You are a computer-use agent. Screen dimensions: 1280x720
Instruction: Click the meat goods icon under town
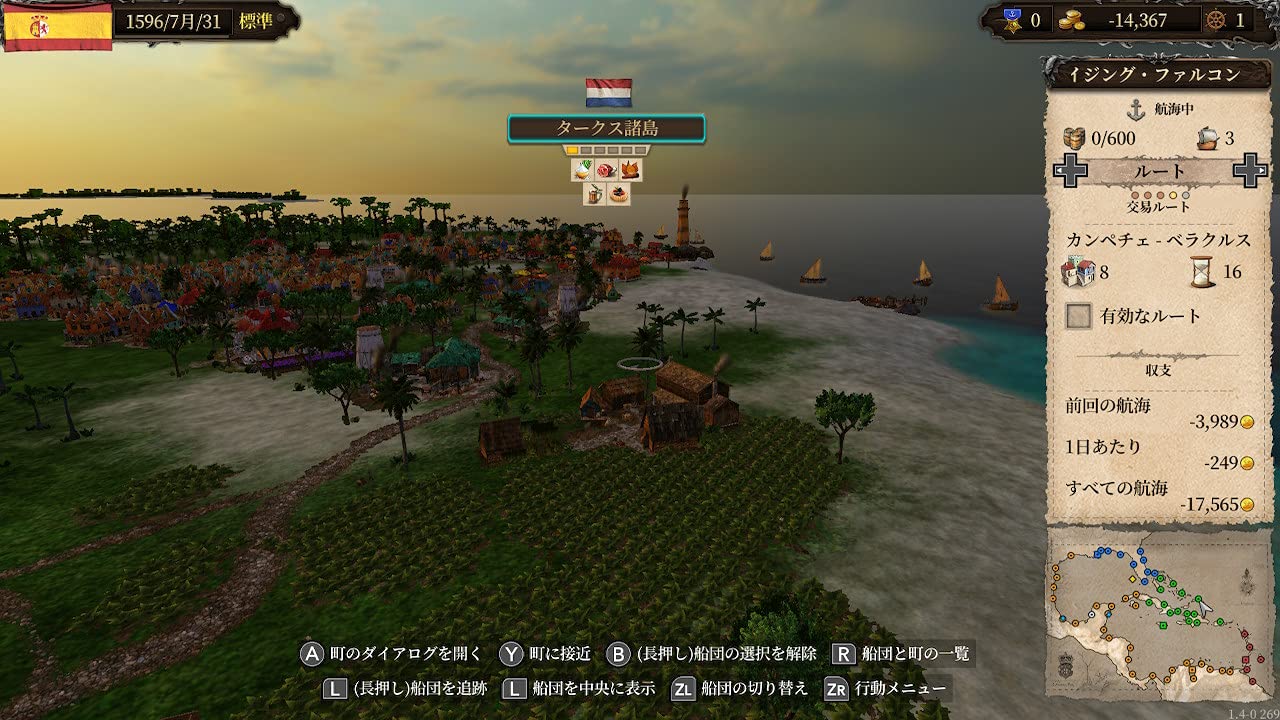(607, 170)
